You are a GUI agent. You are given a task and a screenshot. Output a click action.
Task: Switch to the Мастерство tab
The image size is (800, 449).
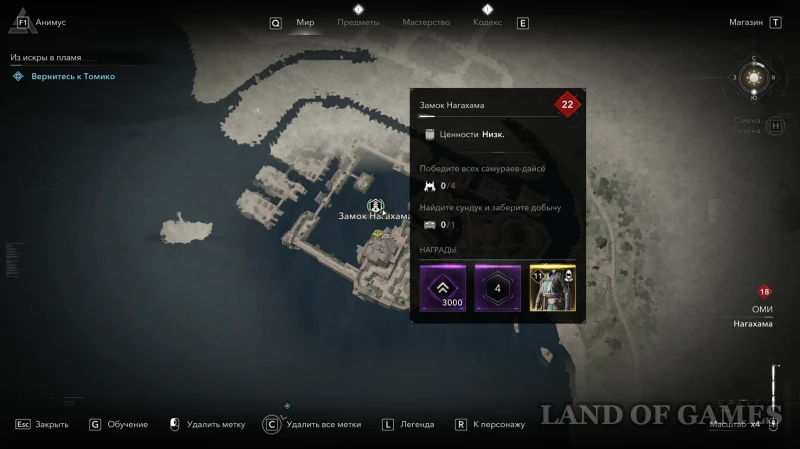point(426,22)
